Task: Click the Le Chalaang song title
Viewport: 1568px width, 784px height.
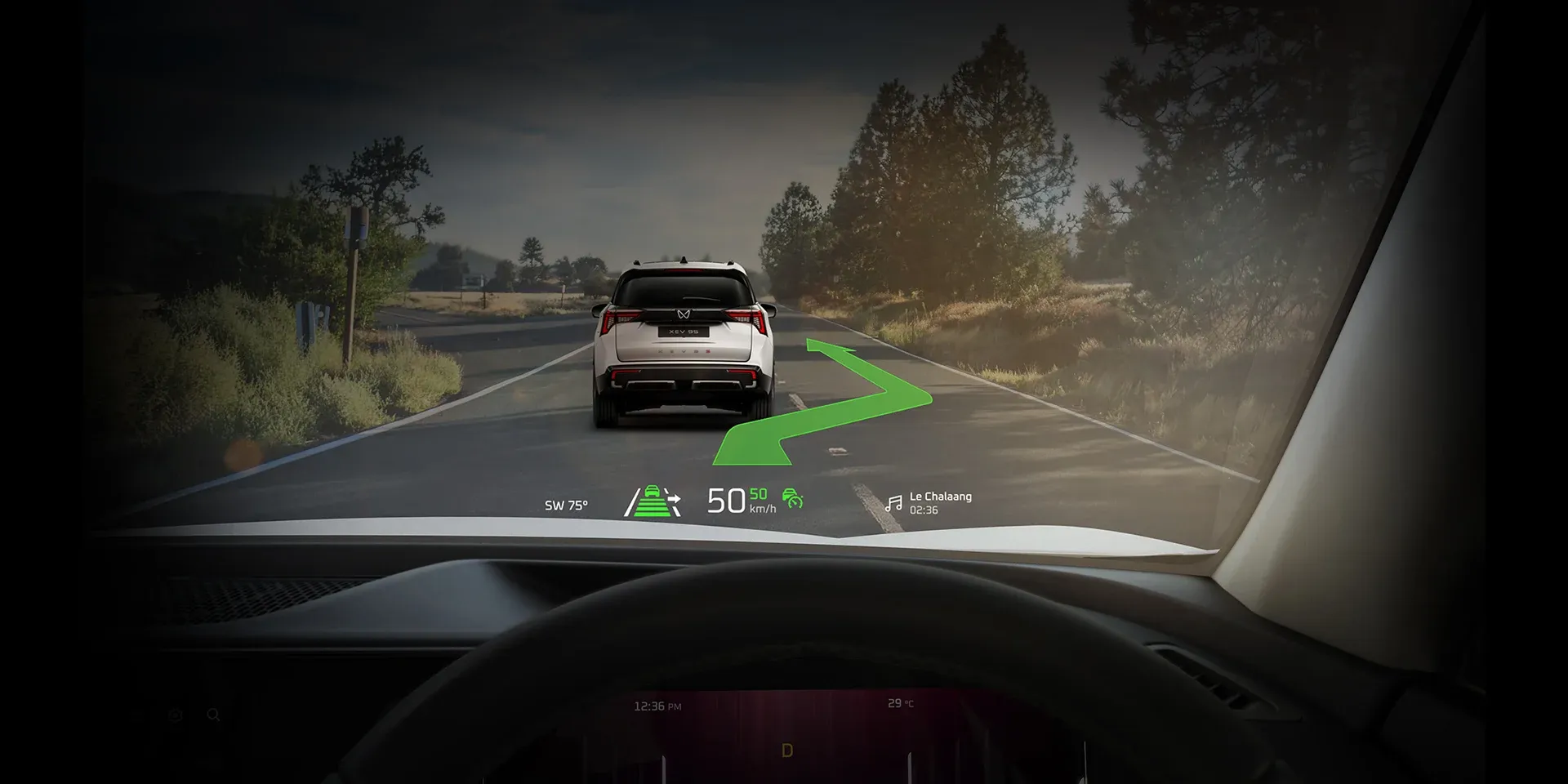Action: pos(940,497)
